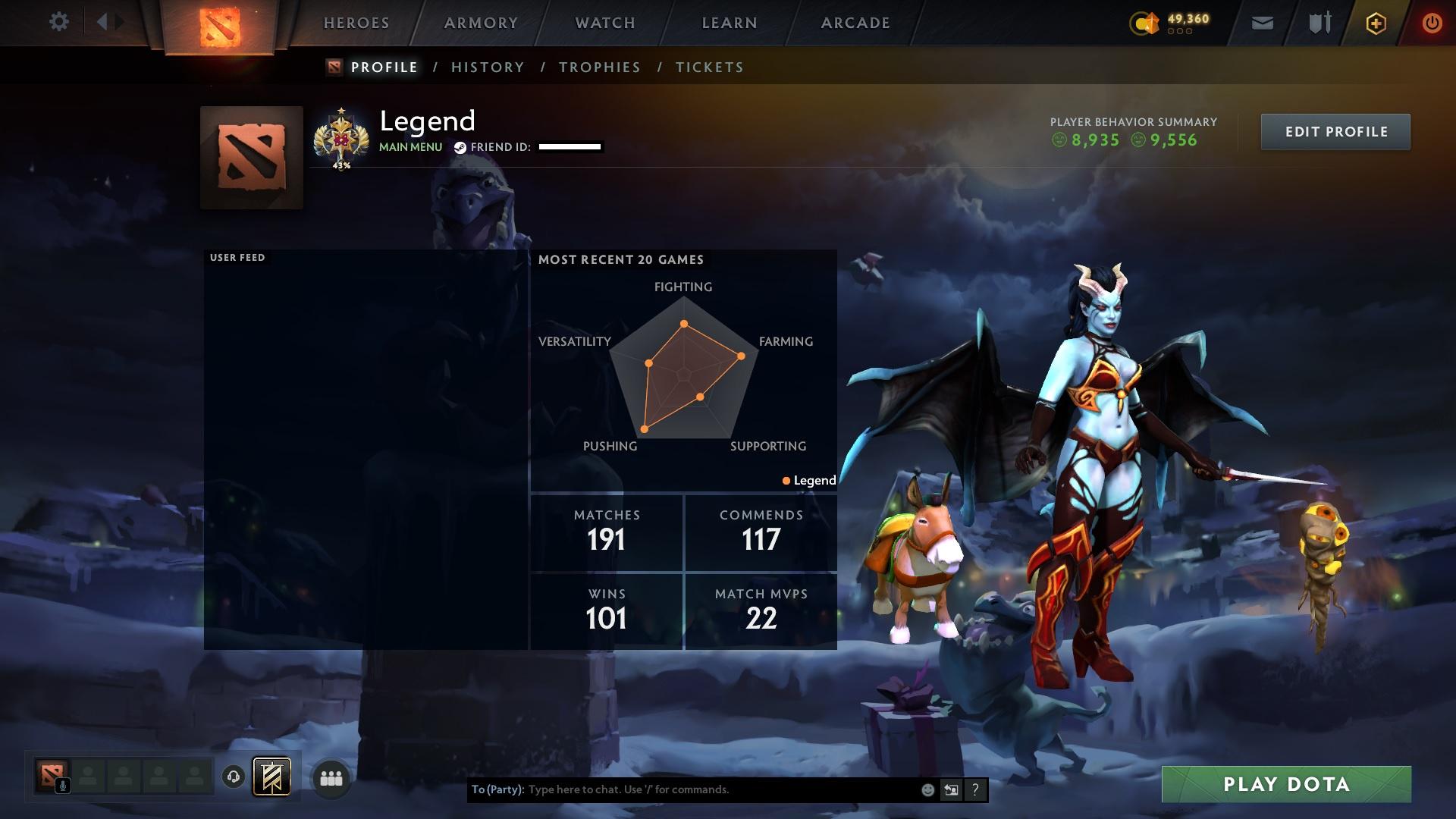Image resolution: width=1456 pixels, height=819 pixels.
Task: Click the party chat input field
Action: (682, 789)
